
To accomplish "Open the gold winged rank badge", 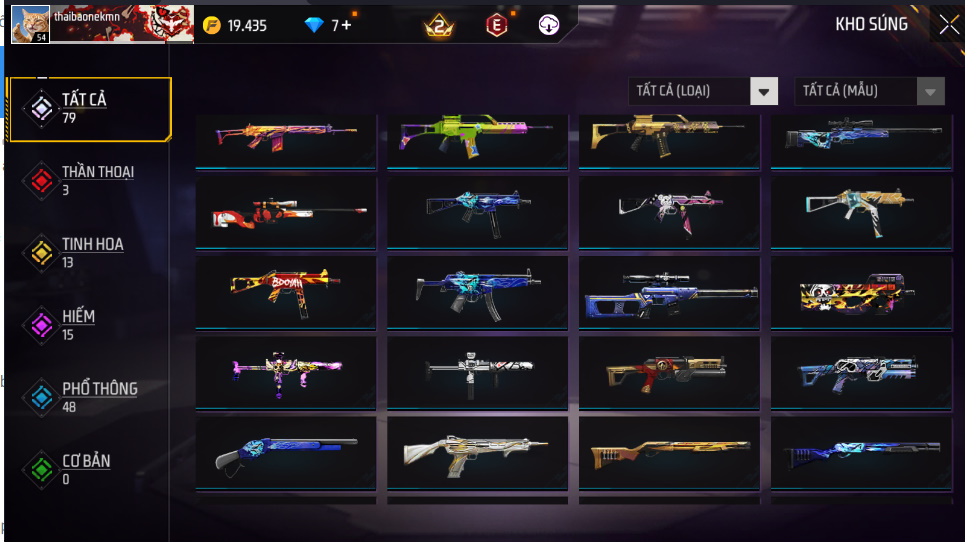I will 439,26.
